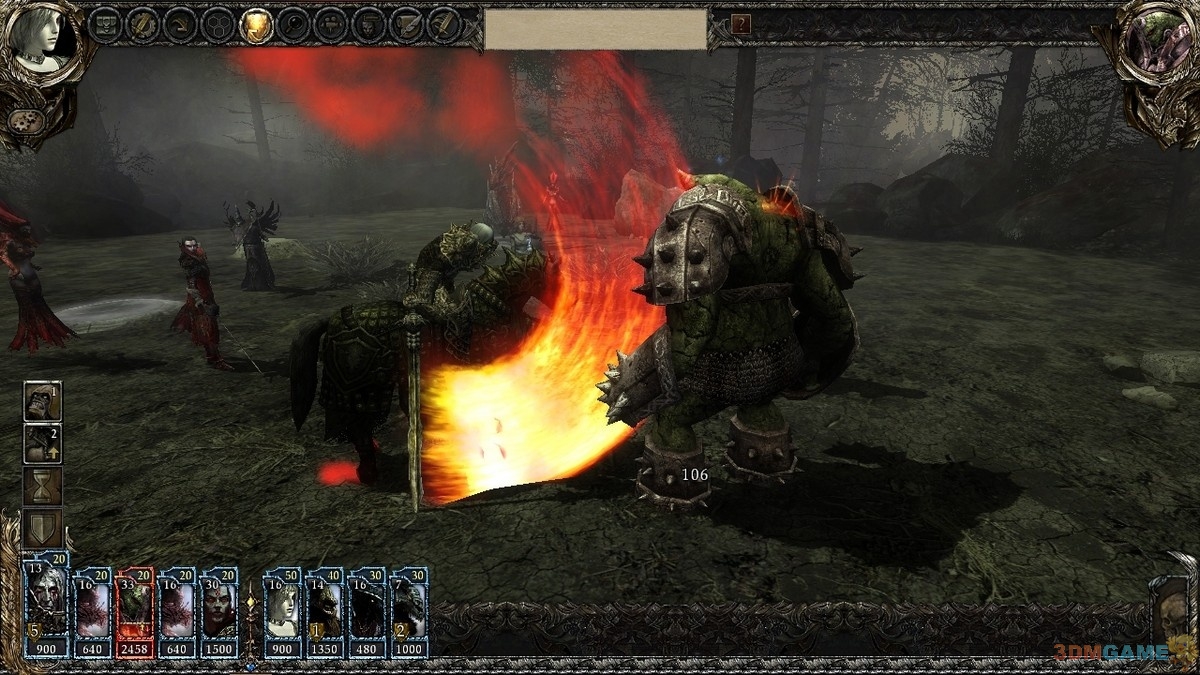Click the enemy orc leader portrait
The height and width of the screenshot is (675, 1200).
pos(1157,45)
